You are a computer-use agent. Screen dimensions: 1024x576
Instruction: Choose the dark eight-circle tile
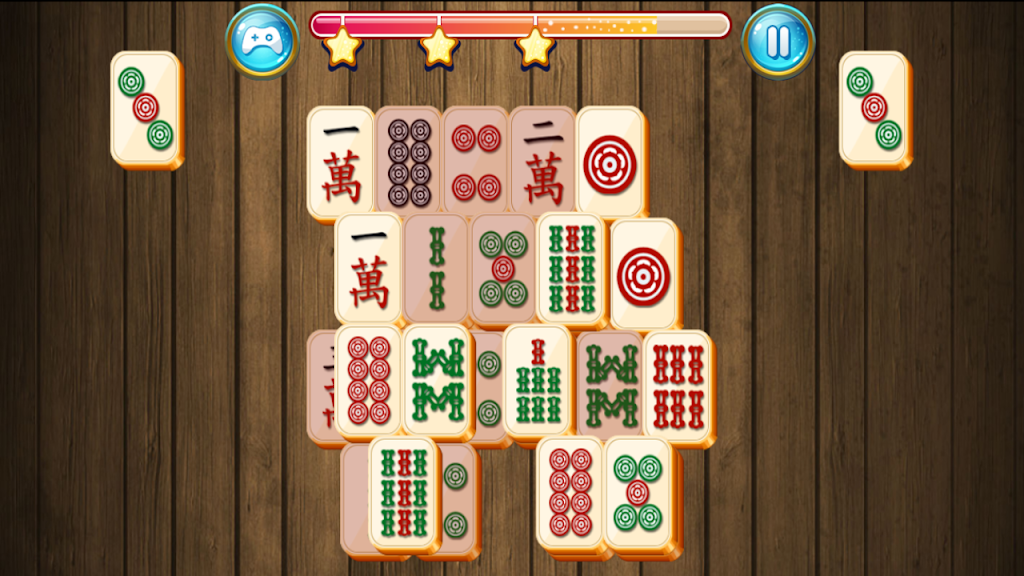(408, 161)
